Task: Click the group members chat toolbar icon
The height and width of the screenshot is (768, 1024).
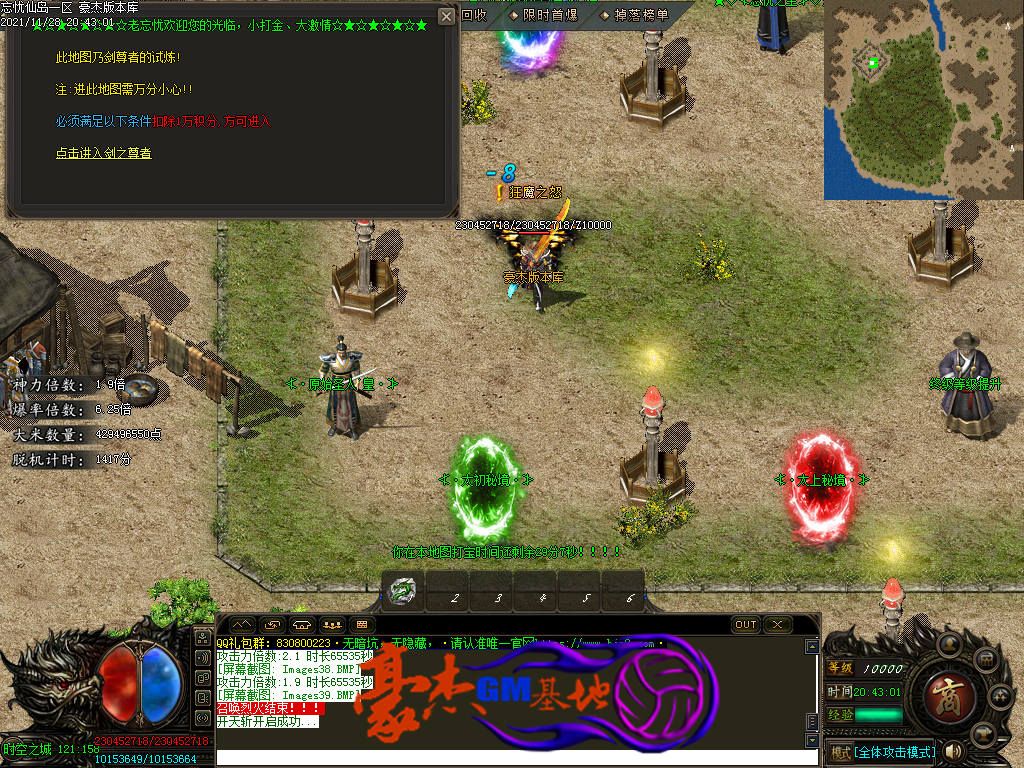Action: (x=332, y=624)
